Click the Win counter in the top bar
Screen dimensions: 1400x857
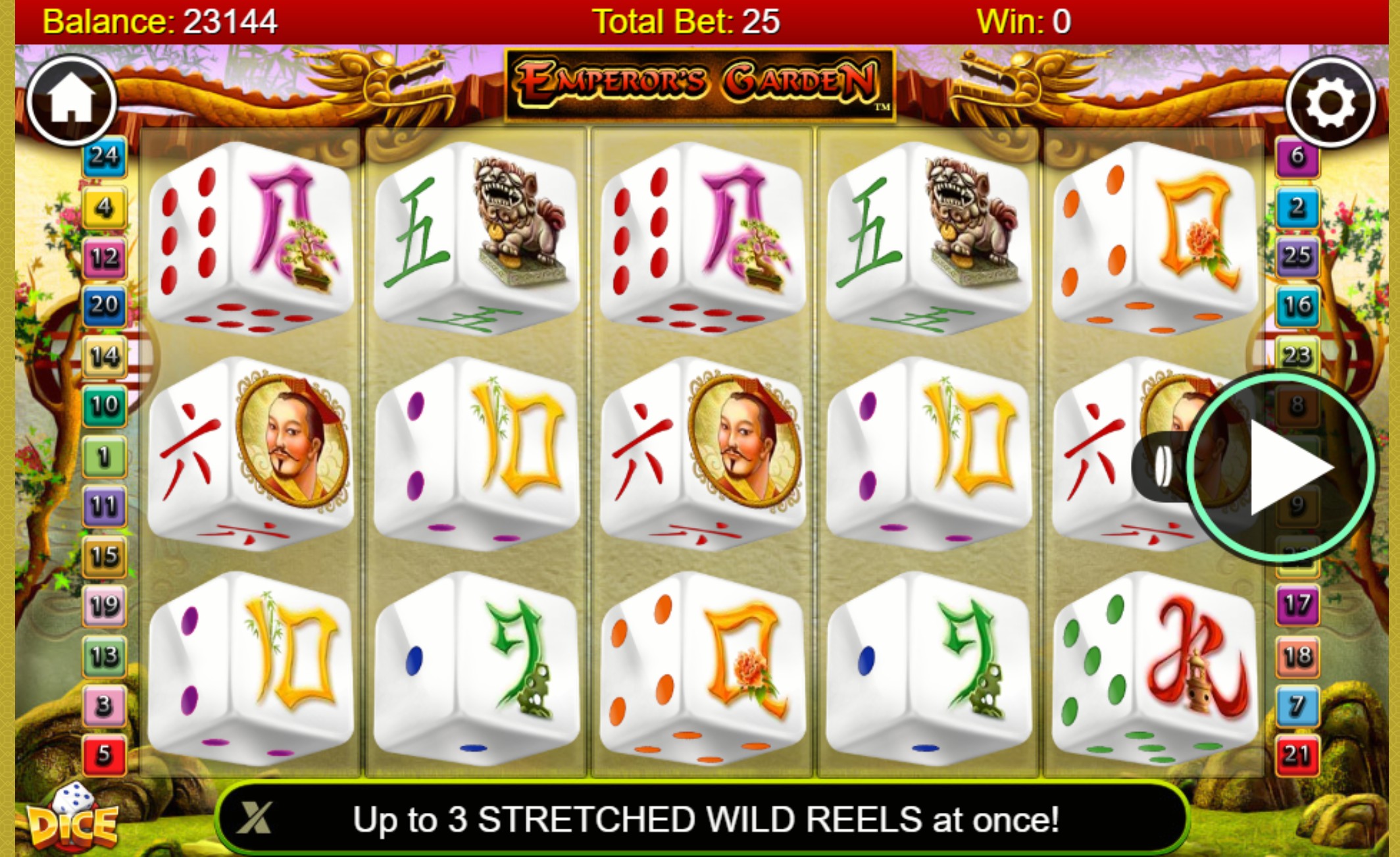[x=1026, y=20]
